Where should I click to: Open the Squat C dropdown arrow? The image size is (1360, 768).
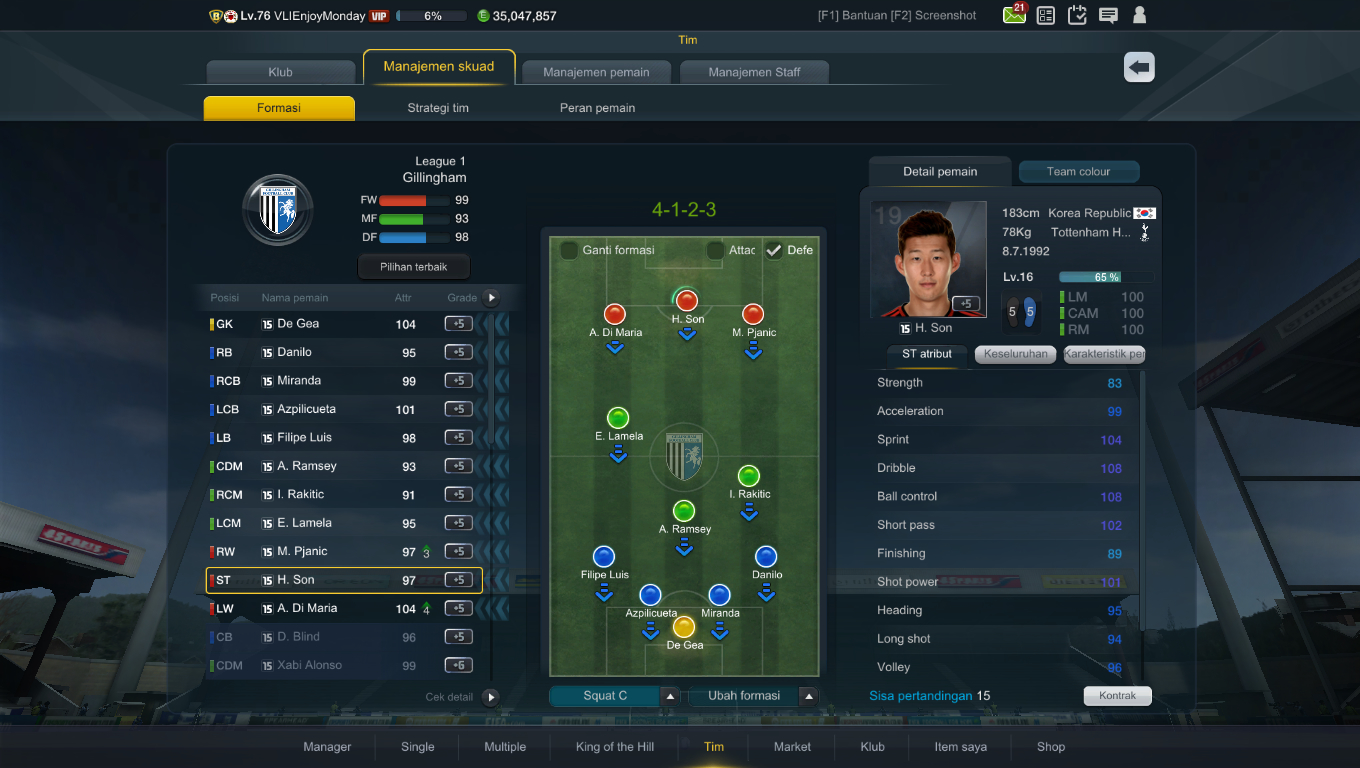click(668, 694)
